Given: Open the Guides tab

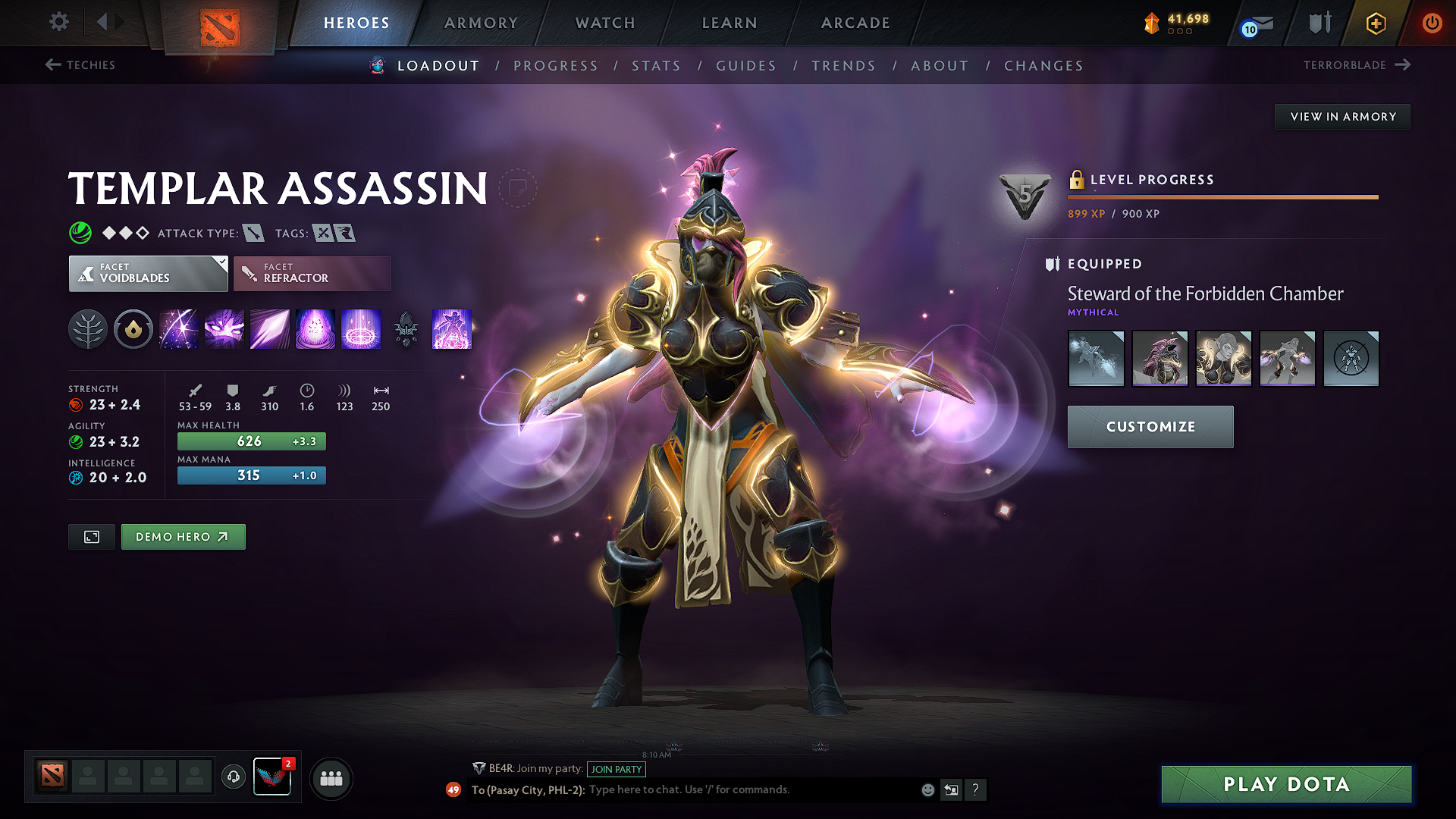Looking at the screenshot, I should pyautogui.click(x=746, y=66).
